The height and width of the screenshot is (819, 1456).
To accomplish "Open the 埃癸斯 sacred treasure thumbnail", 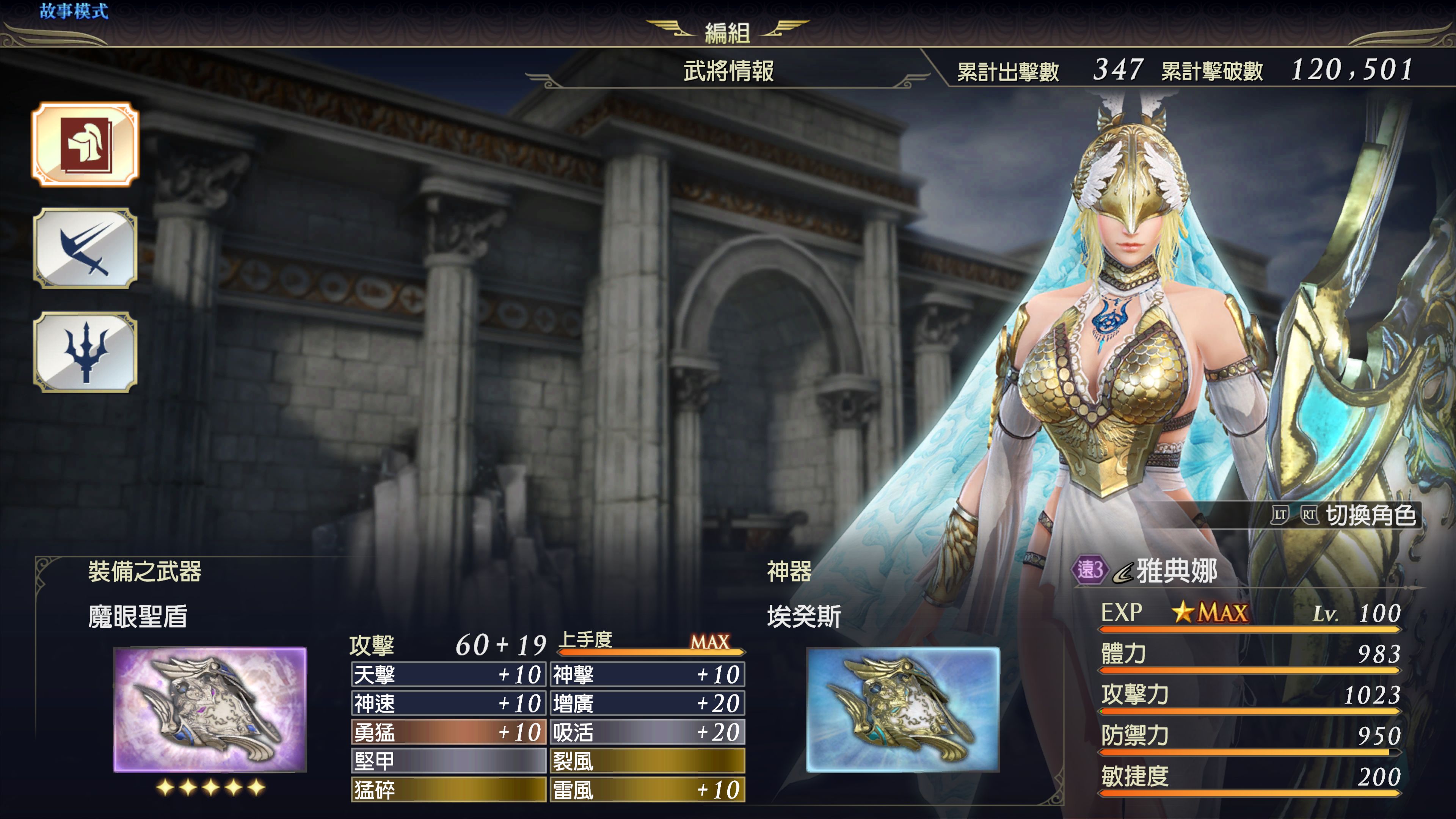I will click(x=903, y=709).
